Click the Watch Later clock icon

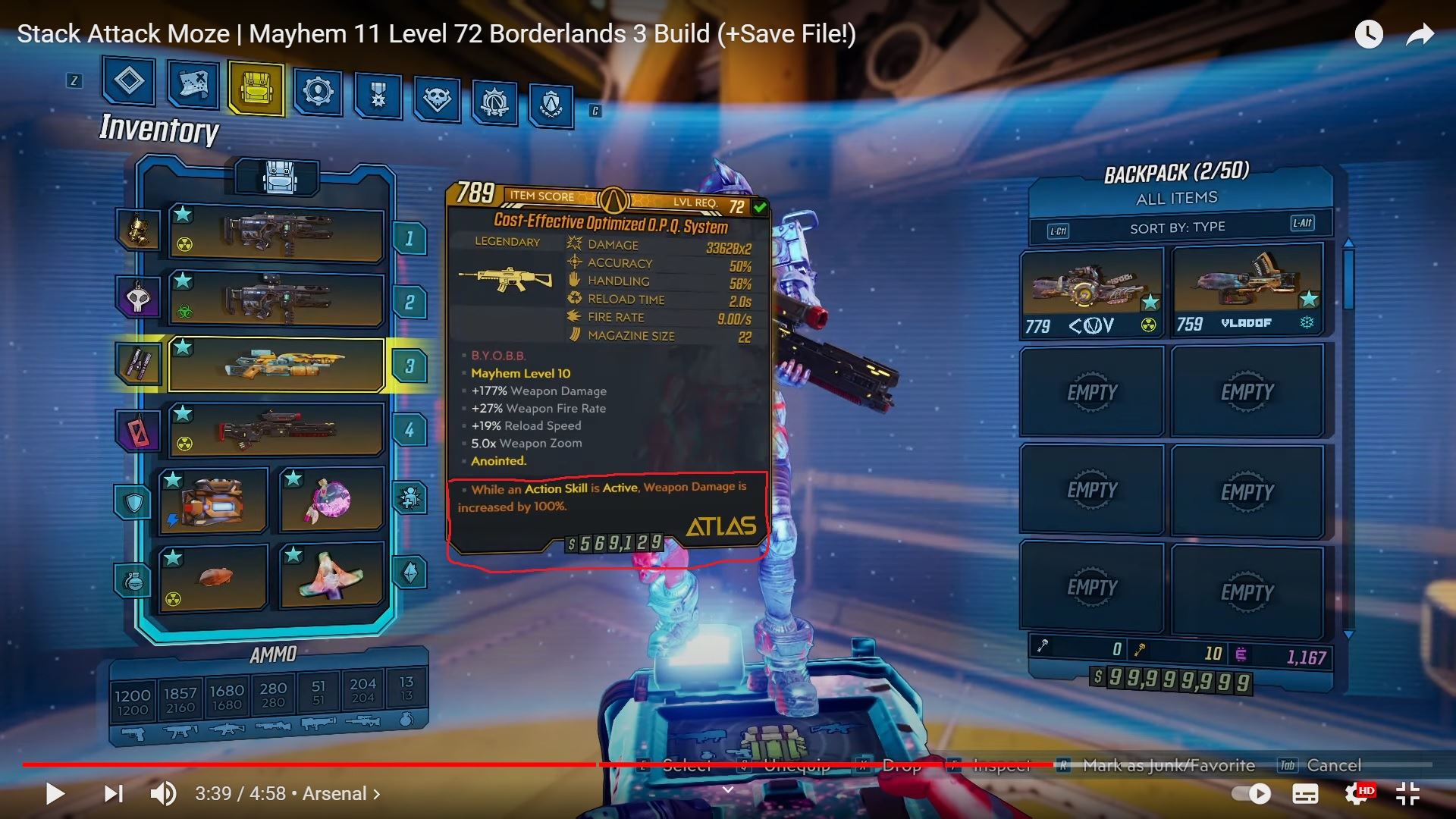click(1370, 33)
